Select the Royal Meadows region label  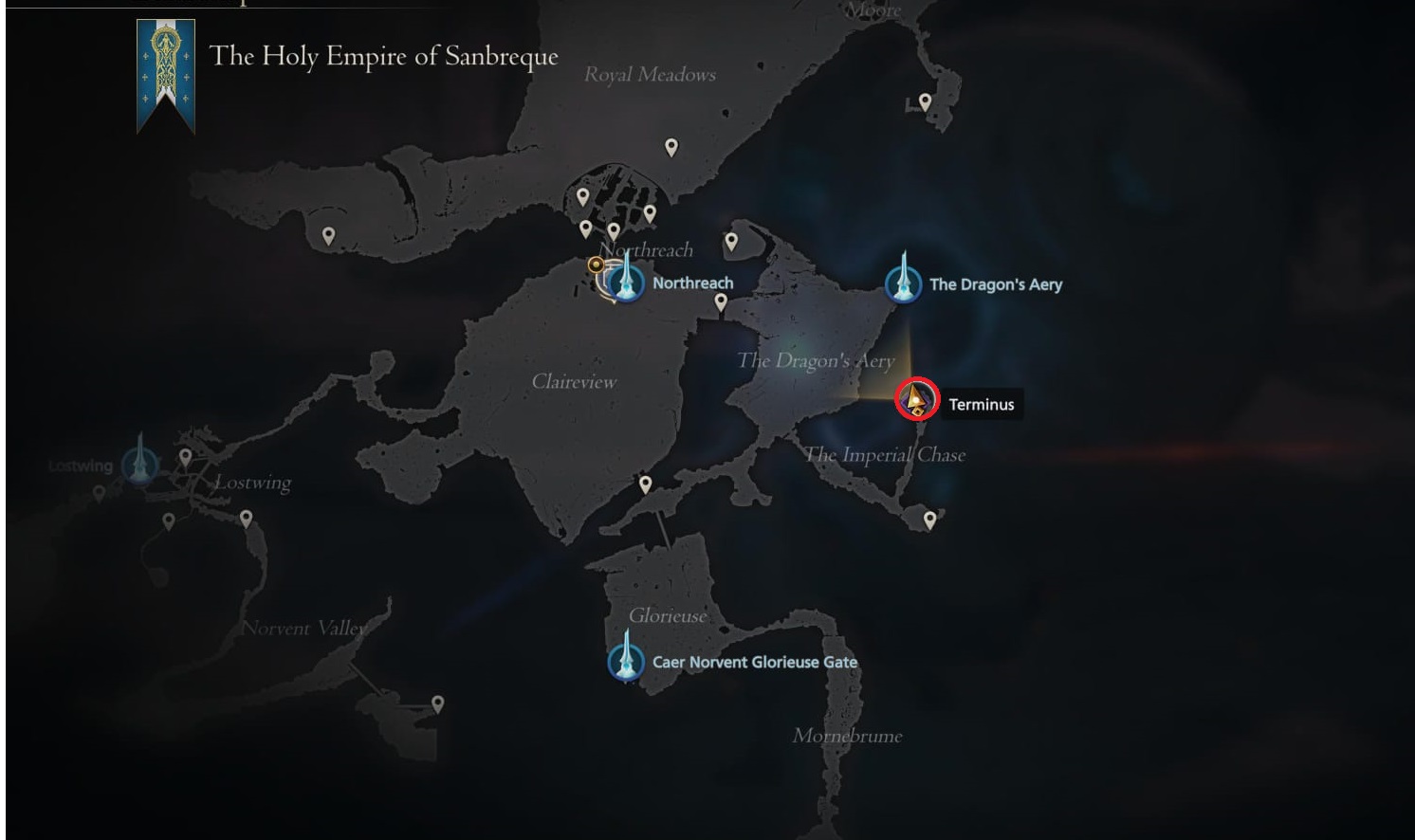point(651,74)
